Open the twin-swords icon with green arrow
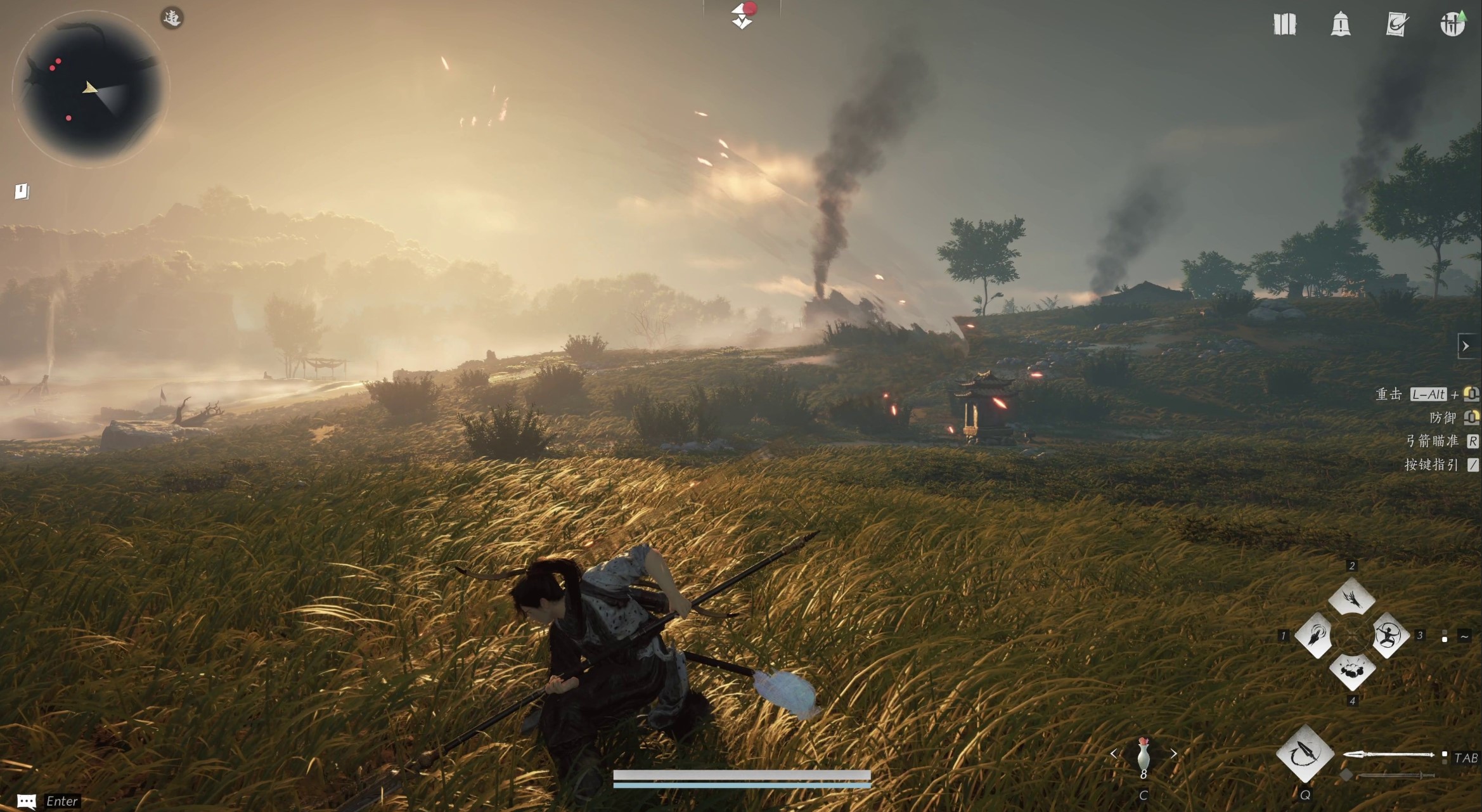 1452,24
